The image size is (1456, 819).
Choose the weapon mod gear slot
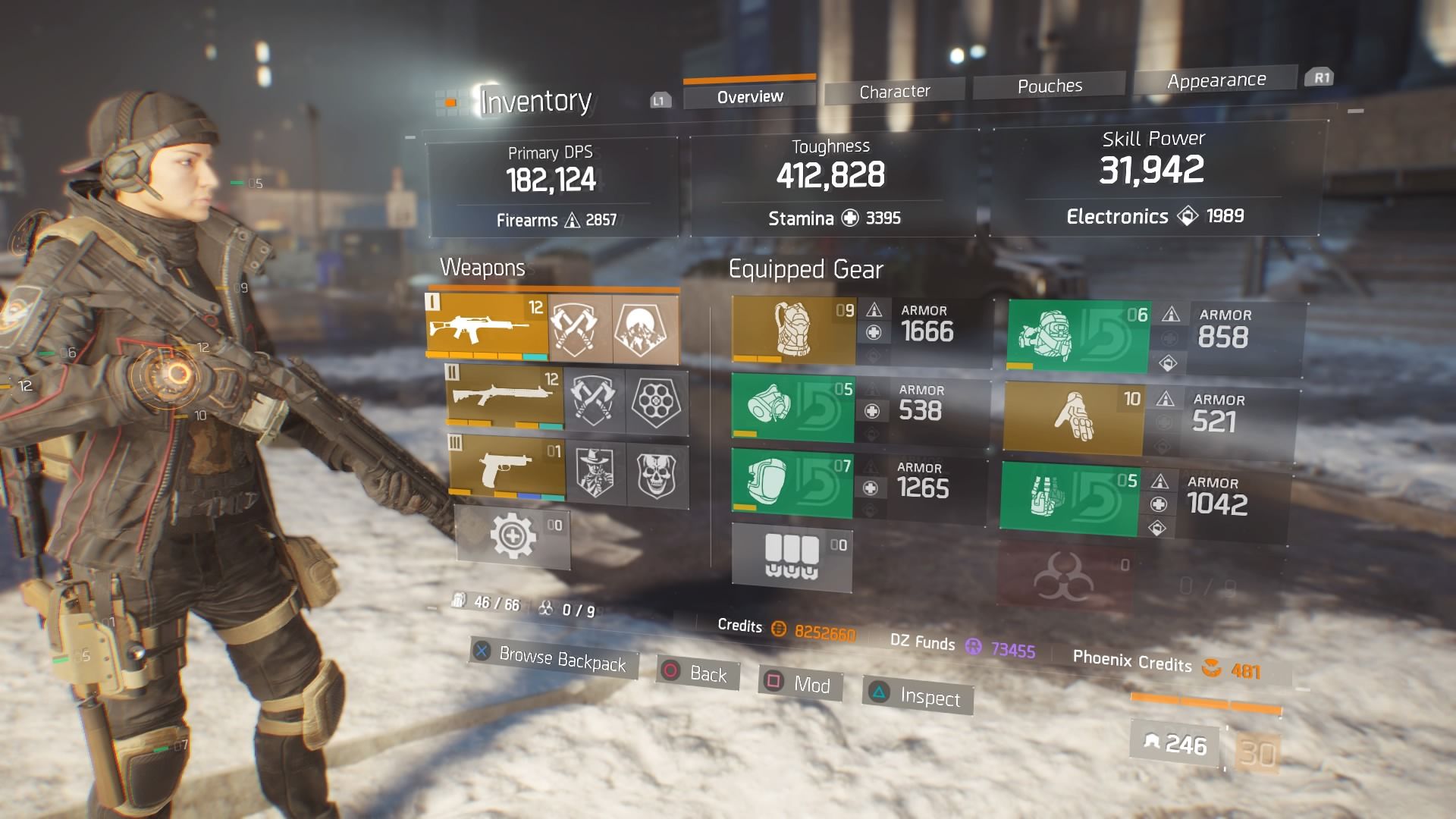(x=513, y=537)
